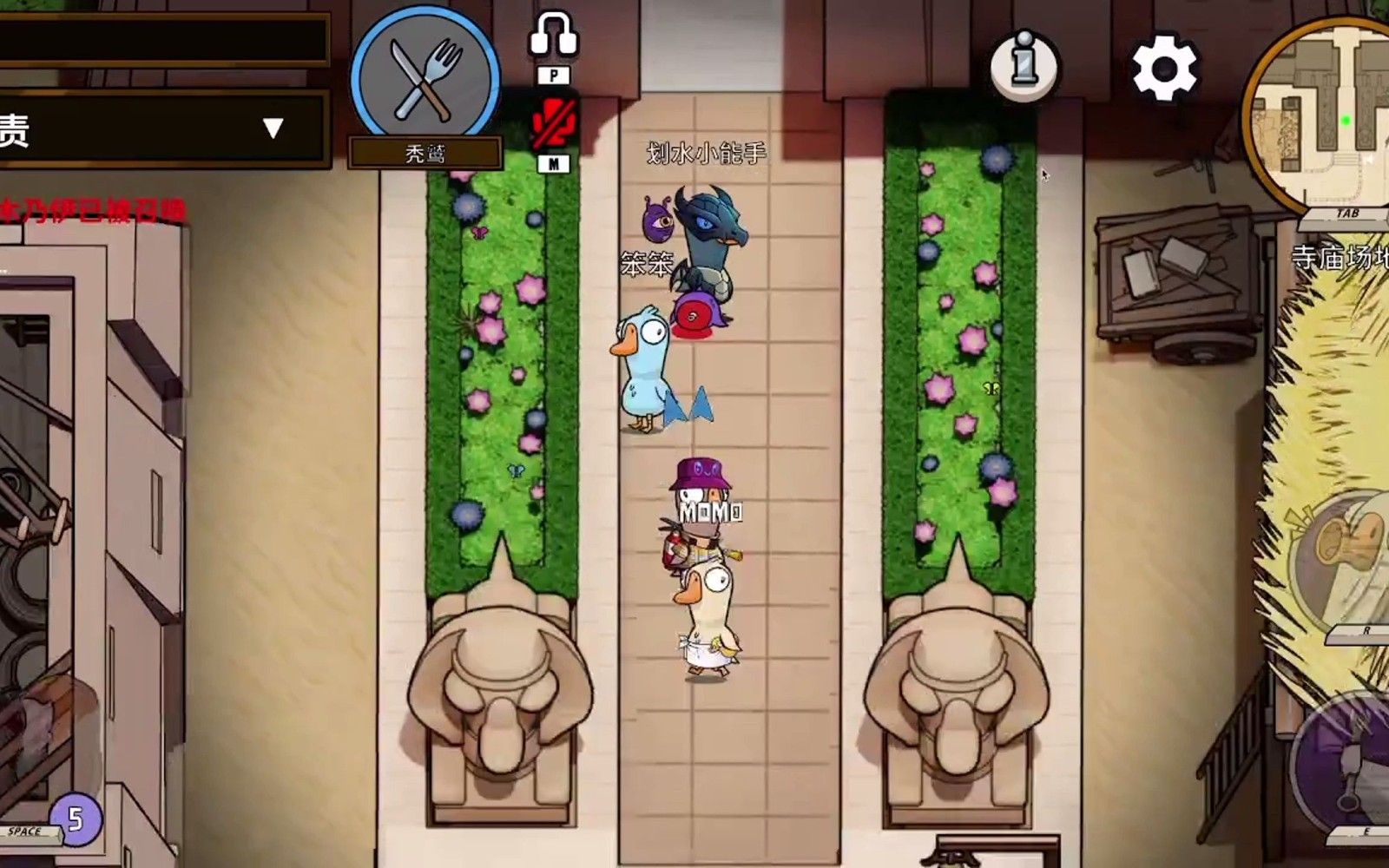Unmute the red crossed-out microphone
Image resolution: width=1389 pixels, height=868 pixels.
pyautogui.click(x=553, y=123)
